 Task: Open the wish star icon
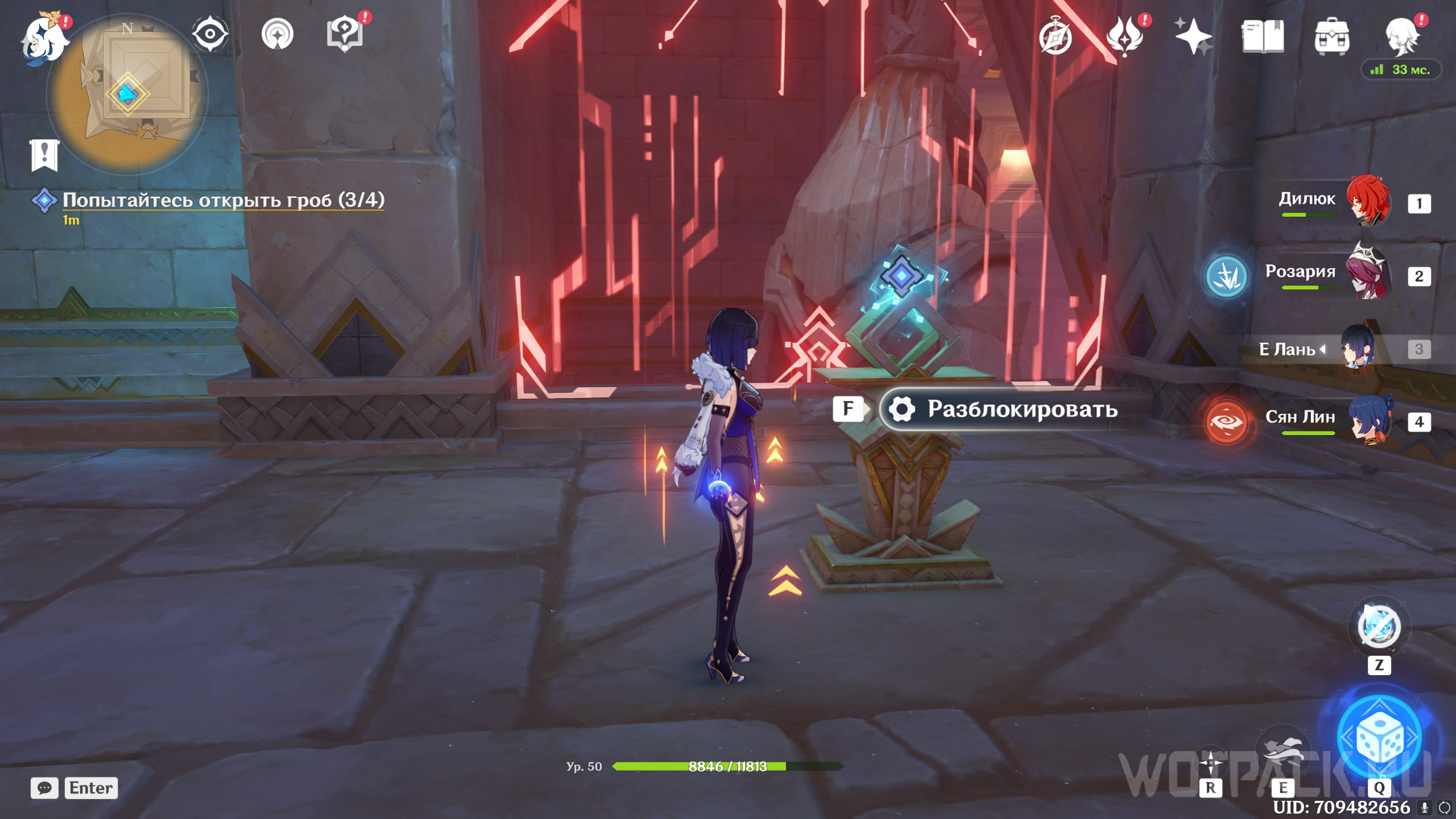1193,36
